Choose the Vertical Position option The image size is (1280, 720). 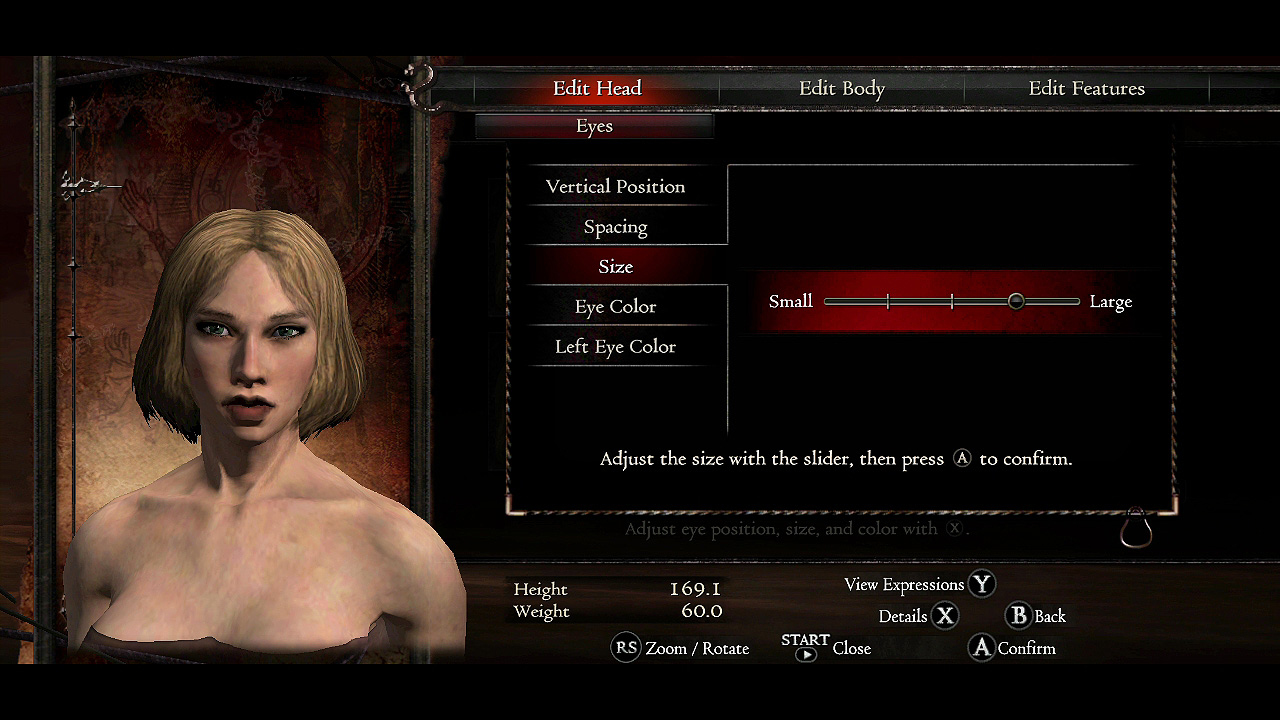click(615, 187)
